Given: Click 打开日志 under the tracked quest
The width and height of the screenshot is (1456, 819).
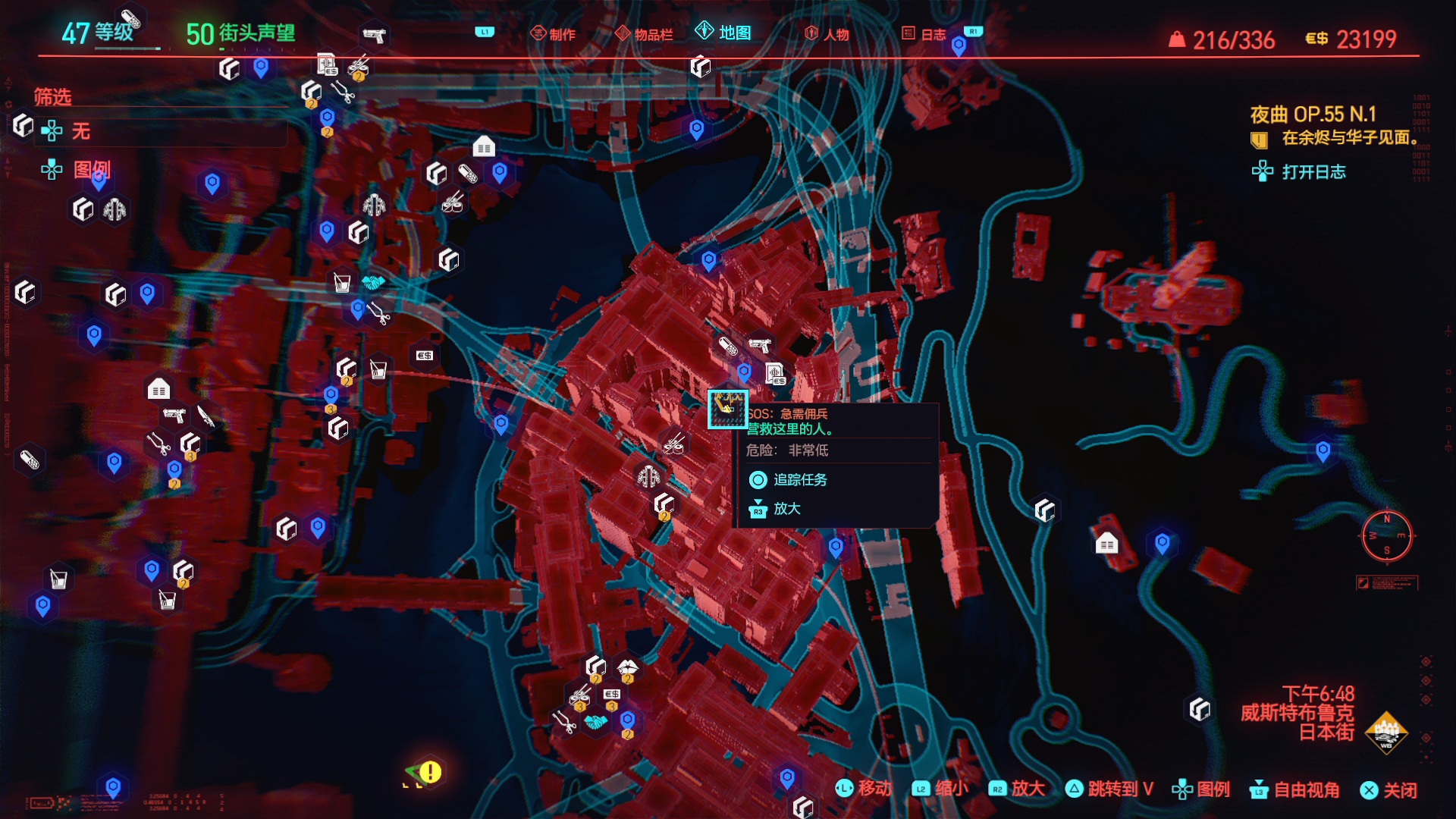Looking at the screenshot, I should (x=1313, y=172).
